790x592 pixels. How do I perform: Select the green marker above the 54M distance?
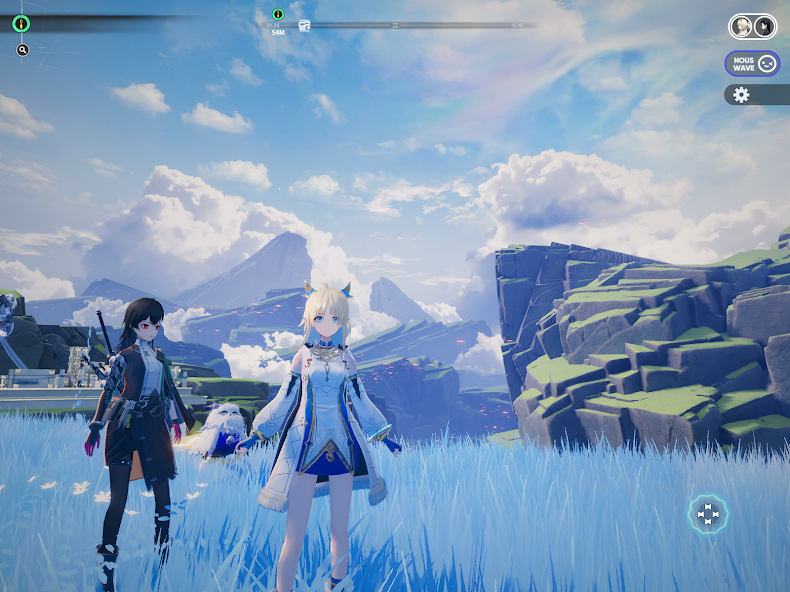tap(278, 14)
